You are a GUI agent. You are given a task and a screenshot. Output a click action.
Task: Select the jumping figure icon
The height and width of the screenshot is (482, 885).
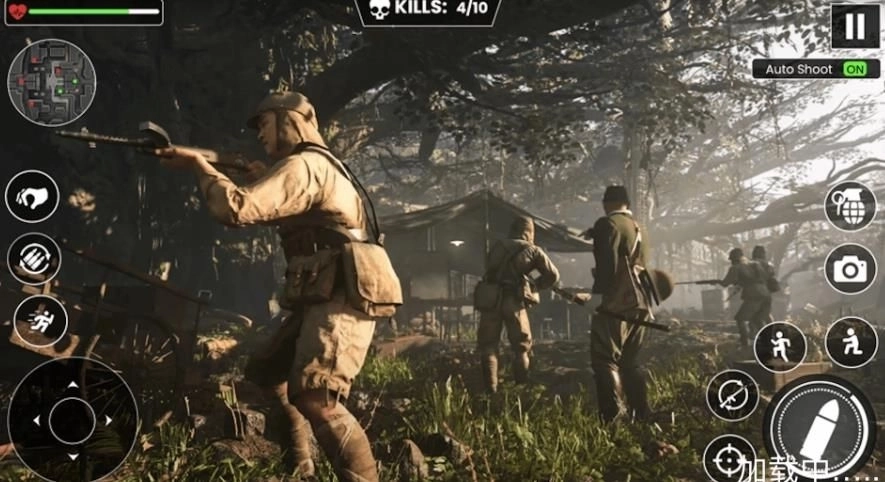(780, 347)
